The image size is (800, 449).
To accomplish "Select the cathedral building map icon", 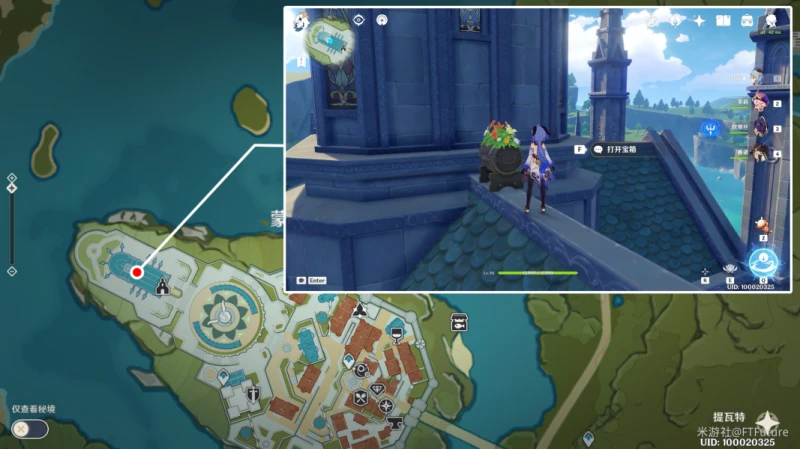I will click(161, 287).
